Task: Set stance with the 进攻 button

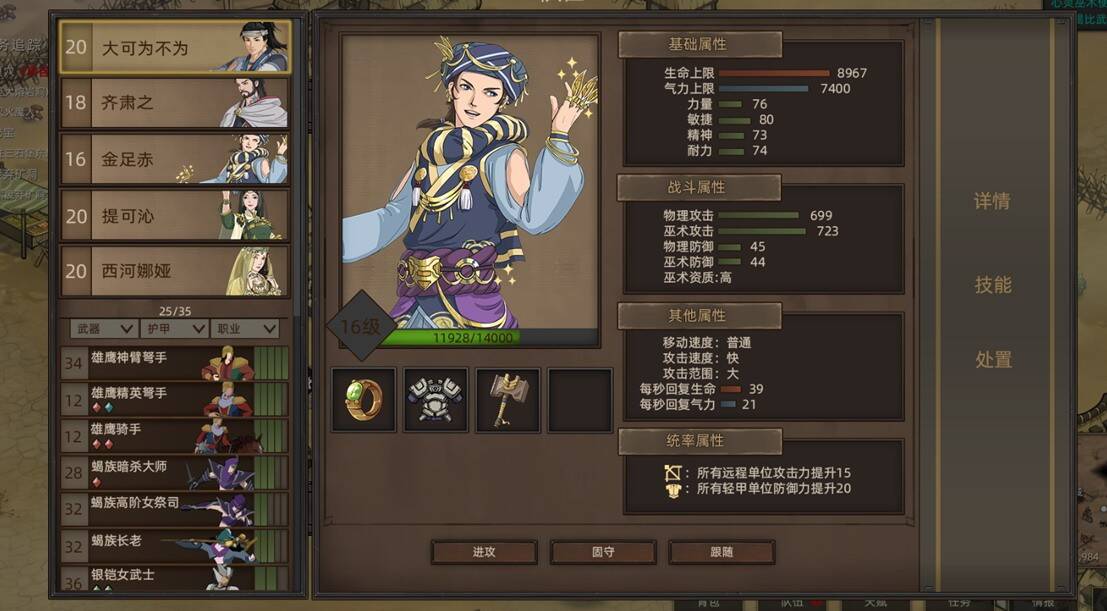Action: 484,552
